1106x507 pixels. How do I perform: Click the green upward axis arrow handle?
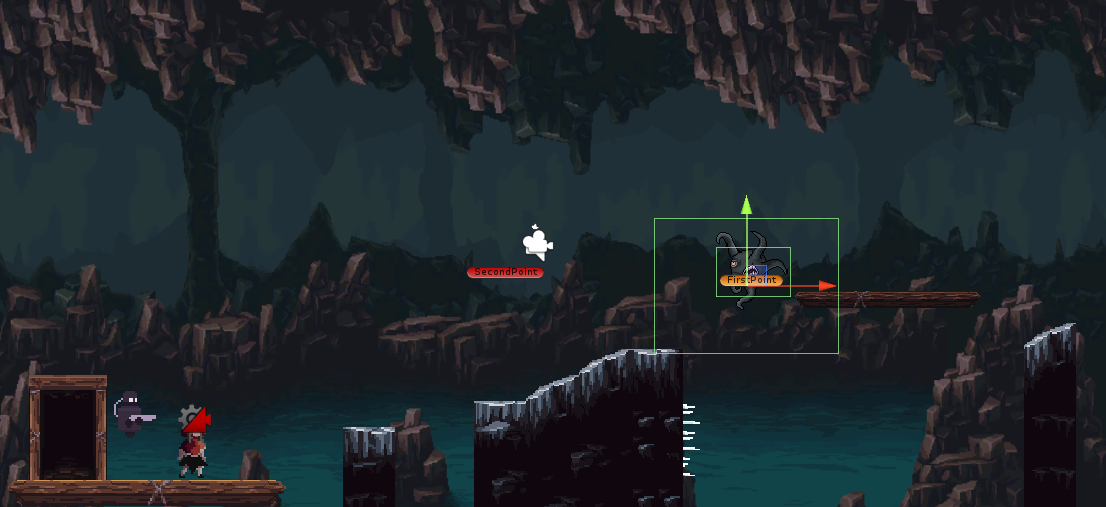point(746,205)
